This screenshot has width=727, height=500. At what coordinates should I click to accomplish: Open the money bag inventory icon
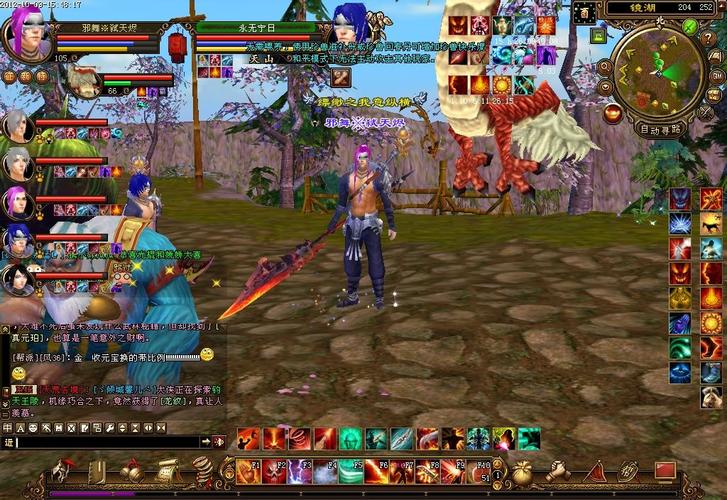[522, 470]
